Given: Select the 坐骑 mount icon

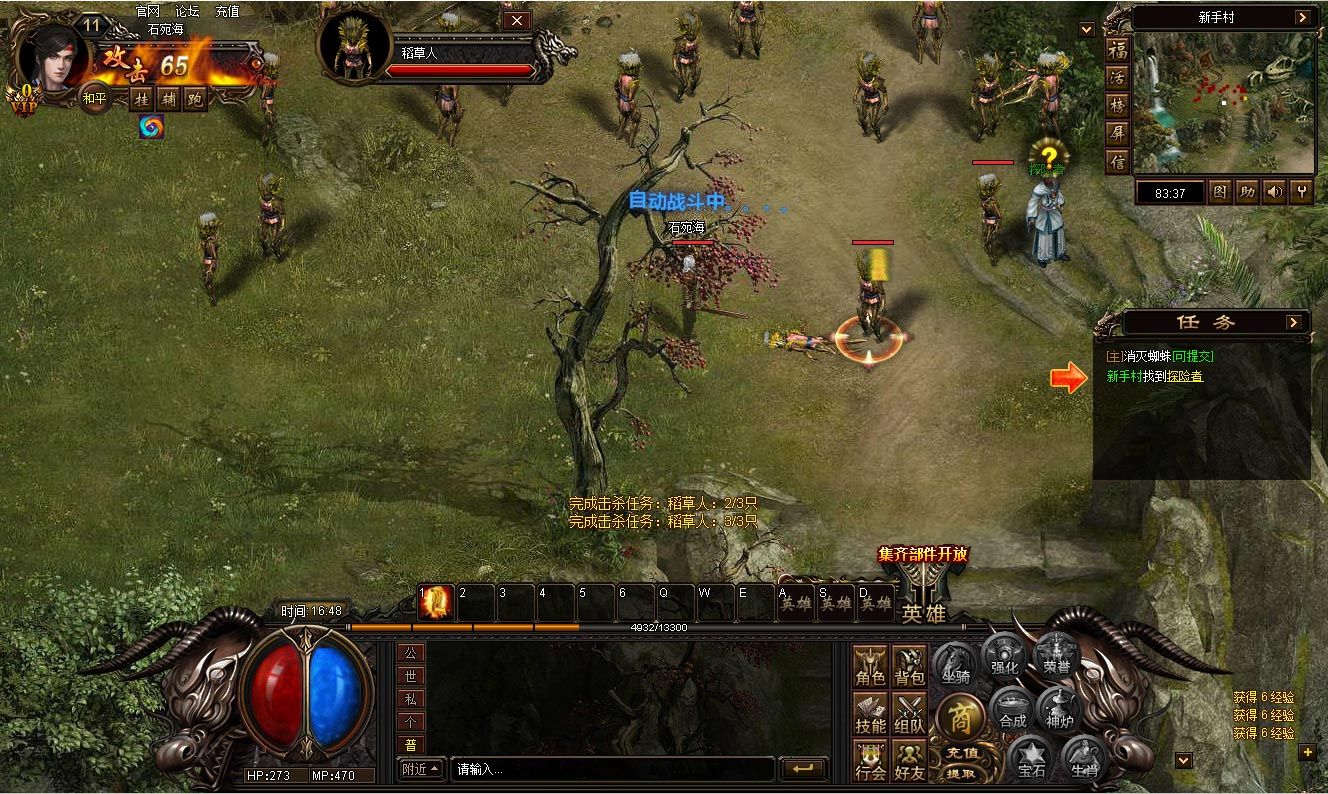Looking at the screenshot, I should [x=956, y=664].
